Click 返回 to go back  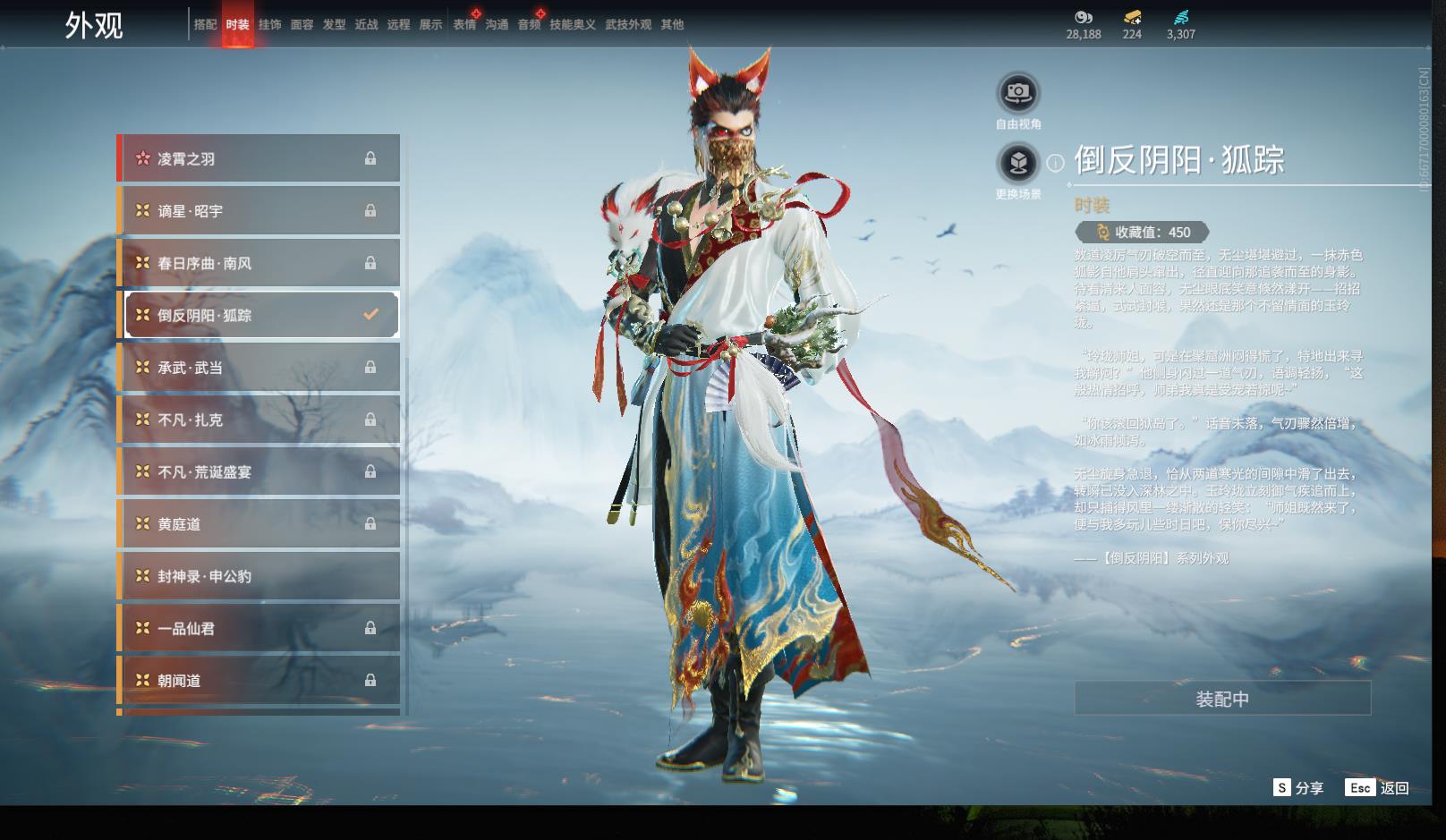tap(1377, 787)
